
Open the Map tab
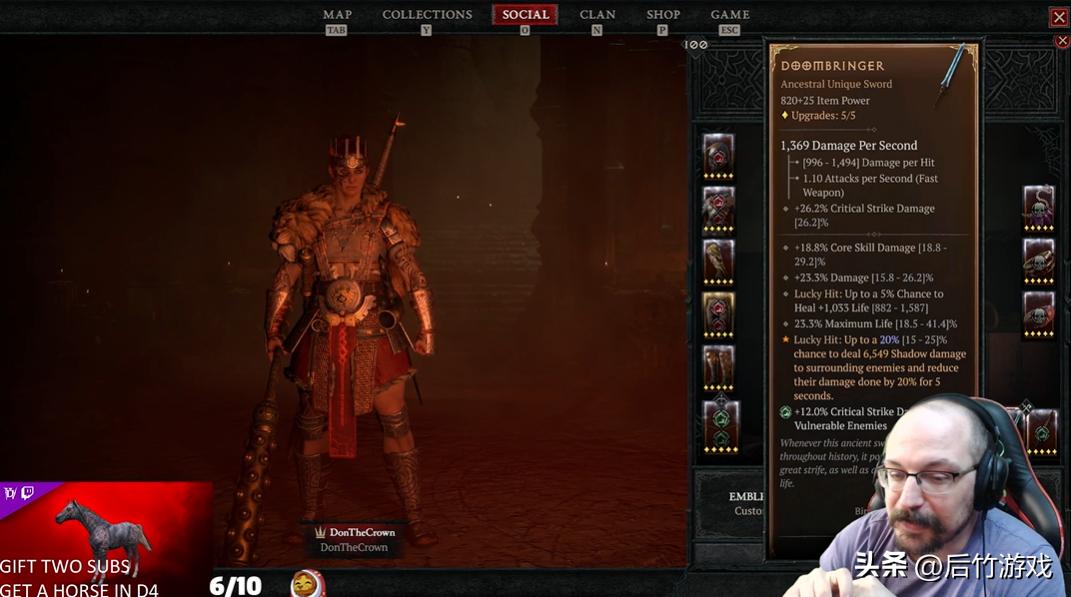click(337, 15)
